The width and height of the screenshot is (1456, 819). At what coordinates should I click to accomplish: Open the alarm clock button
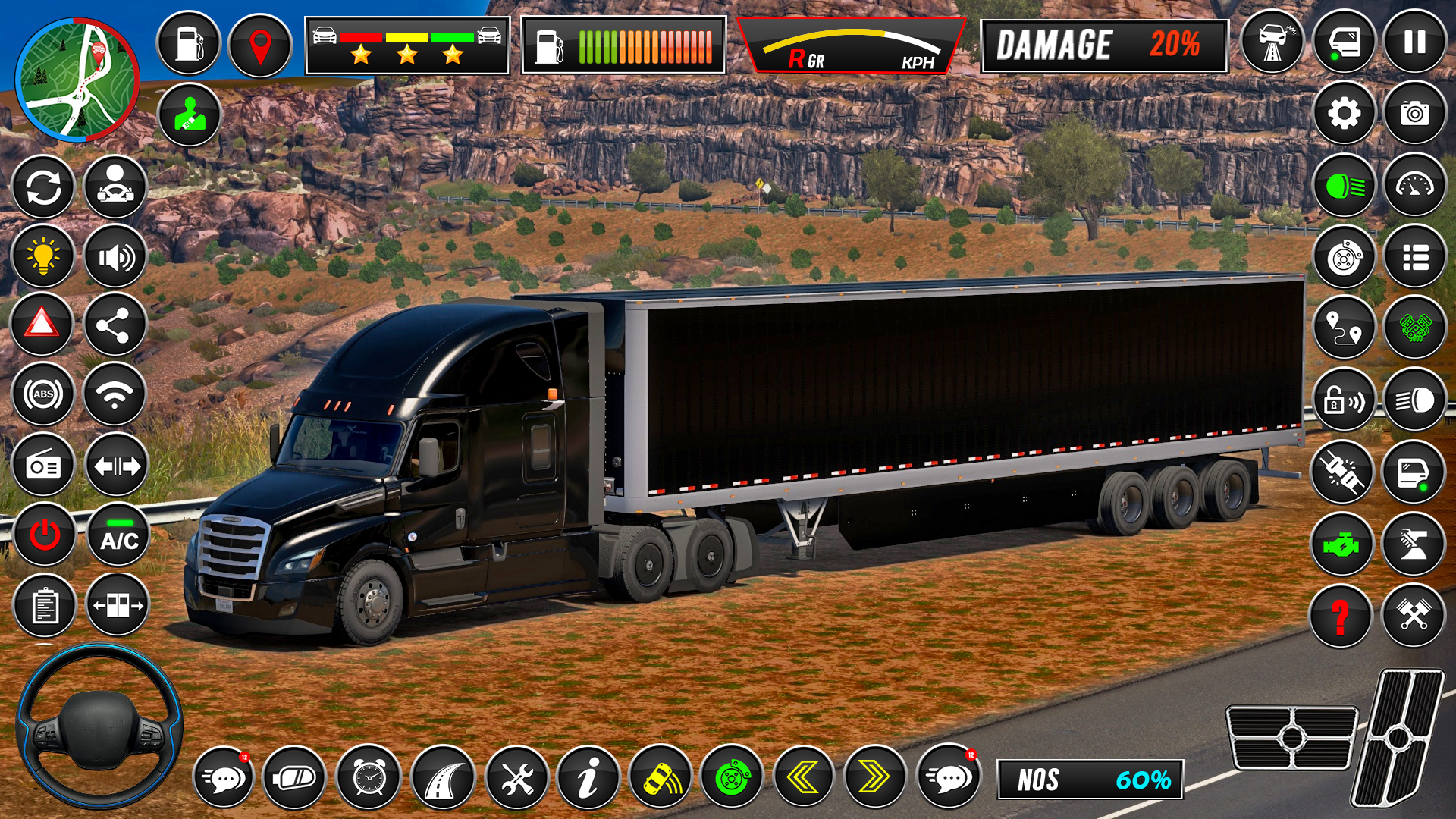[369, 777]
